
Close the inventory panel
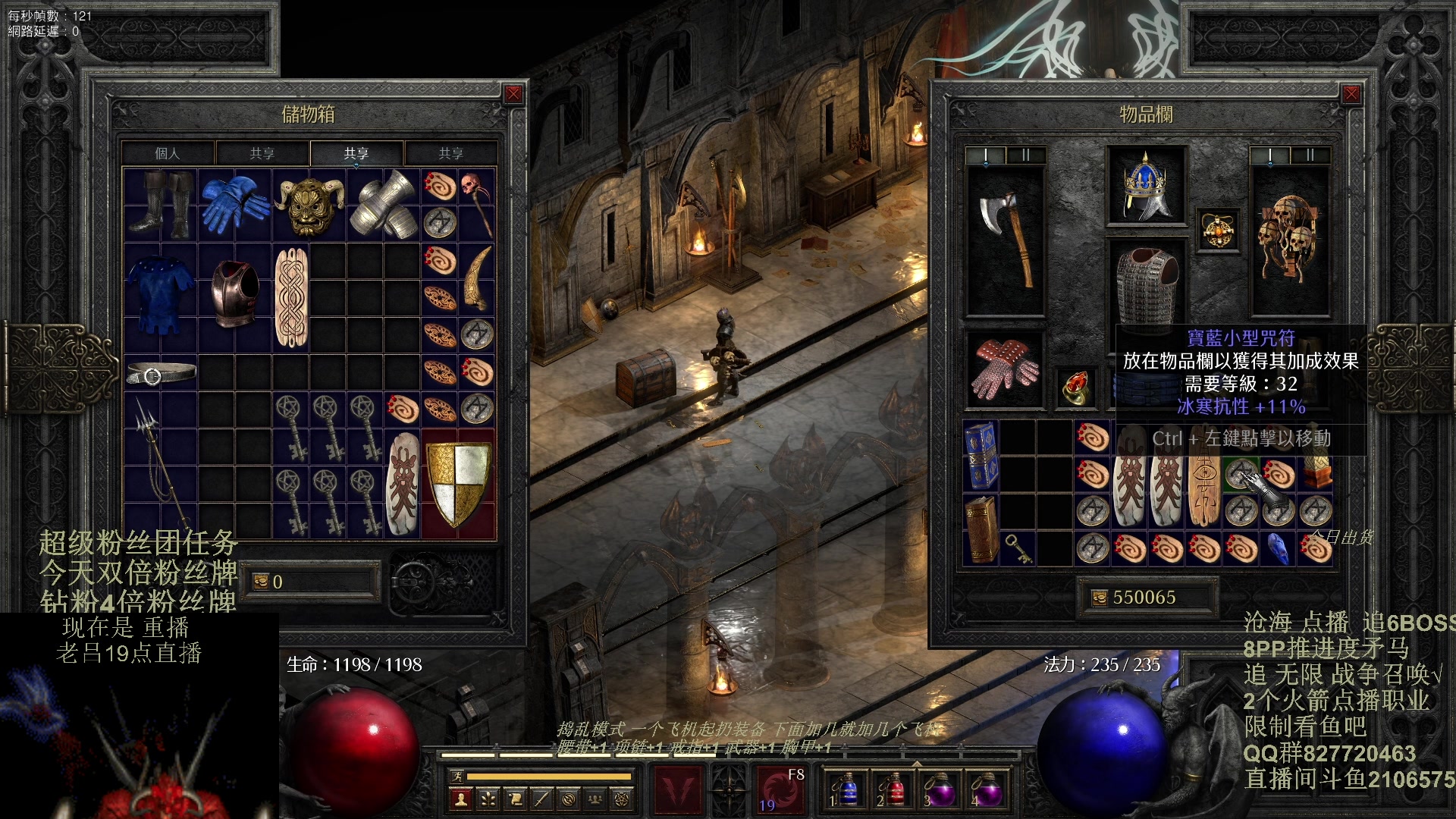(1351, 94)
